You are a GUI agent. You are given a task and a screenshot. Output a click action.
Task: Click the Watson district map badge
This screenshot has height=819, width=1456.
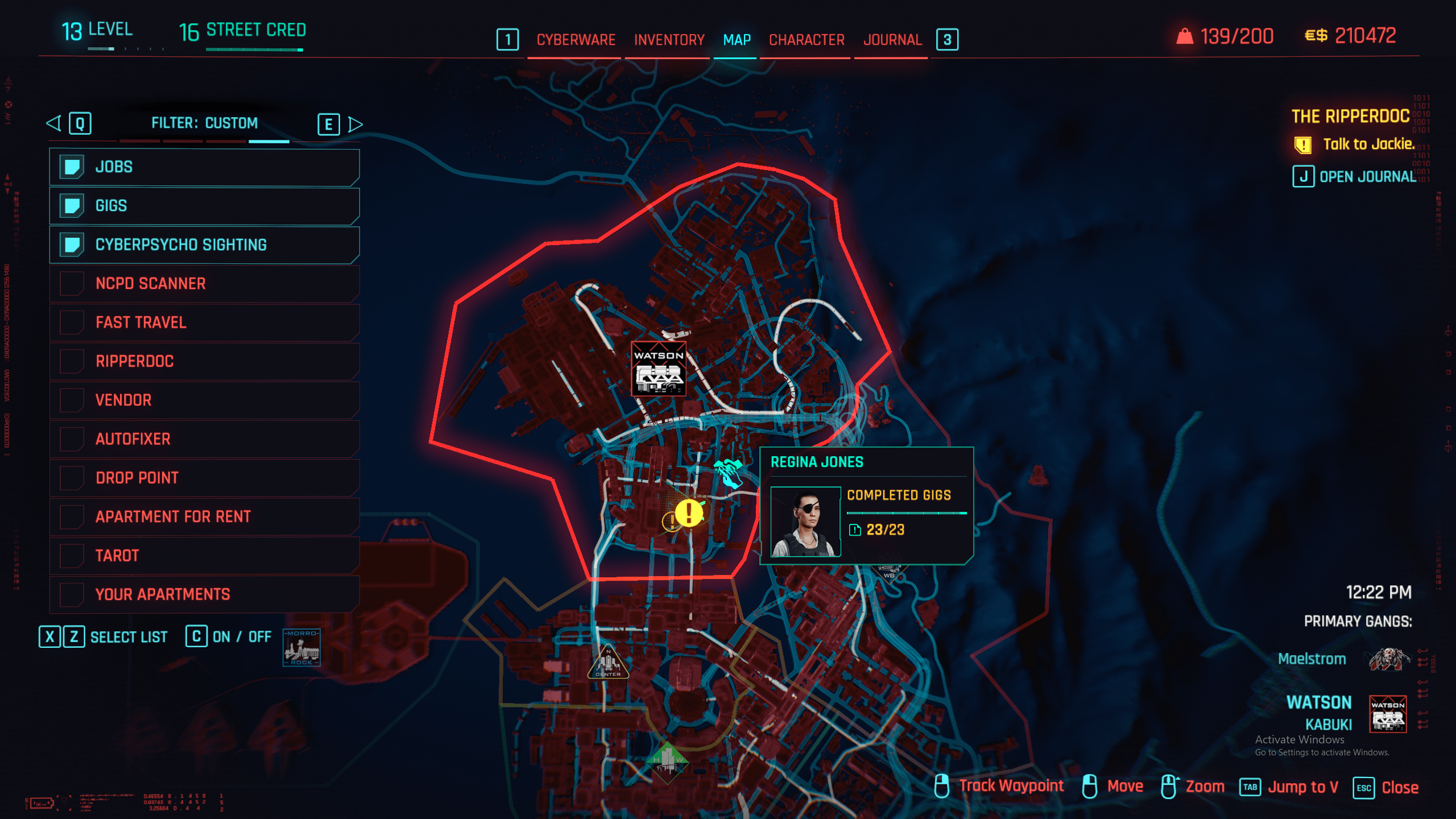pyautogui.click(x=659, y=369)
